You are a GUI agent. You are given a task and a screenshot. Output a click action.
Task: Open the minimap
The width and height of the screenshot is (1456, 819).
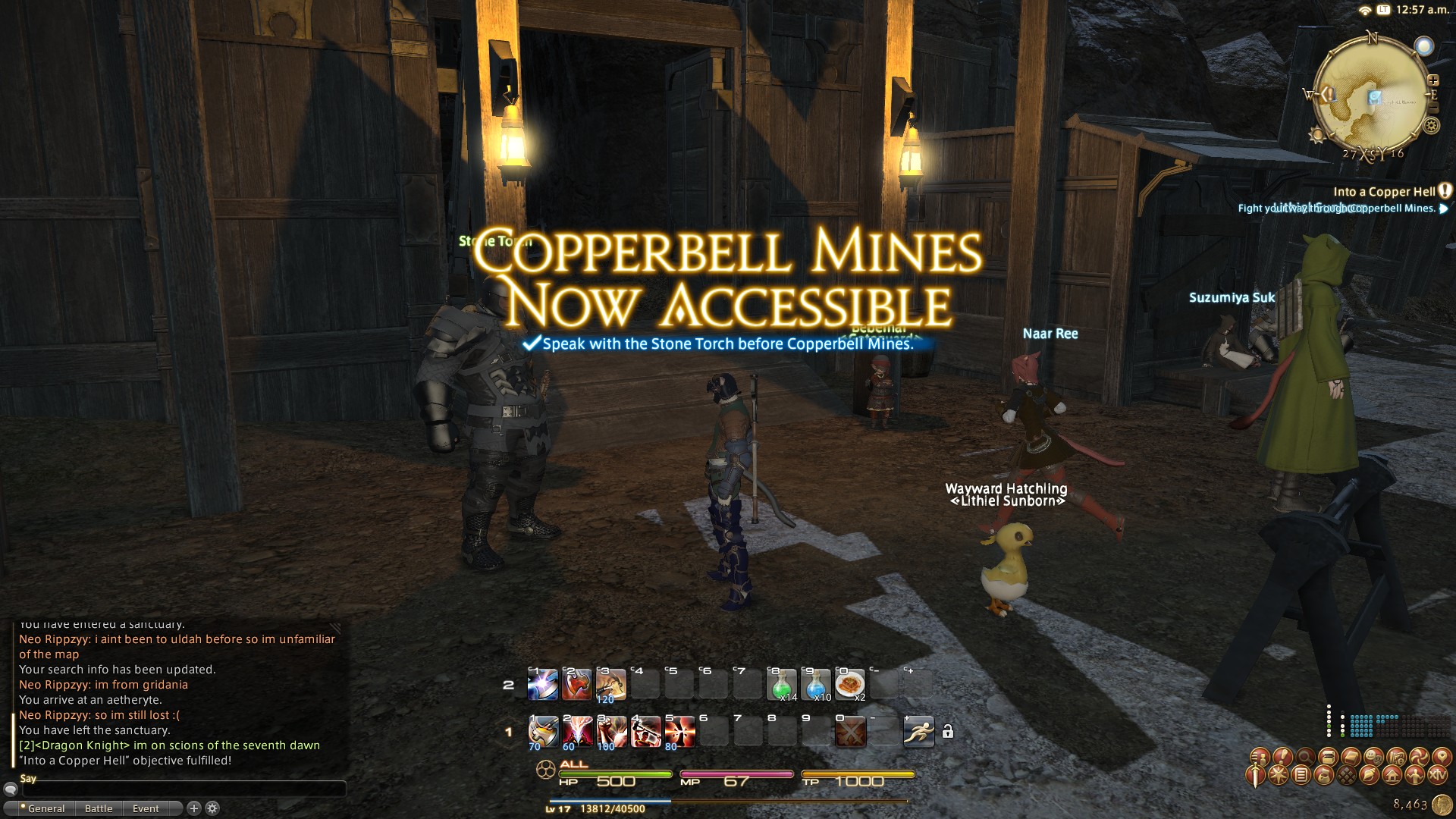pos(1371,95)
